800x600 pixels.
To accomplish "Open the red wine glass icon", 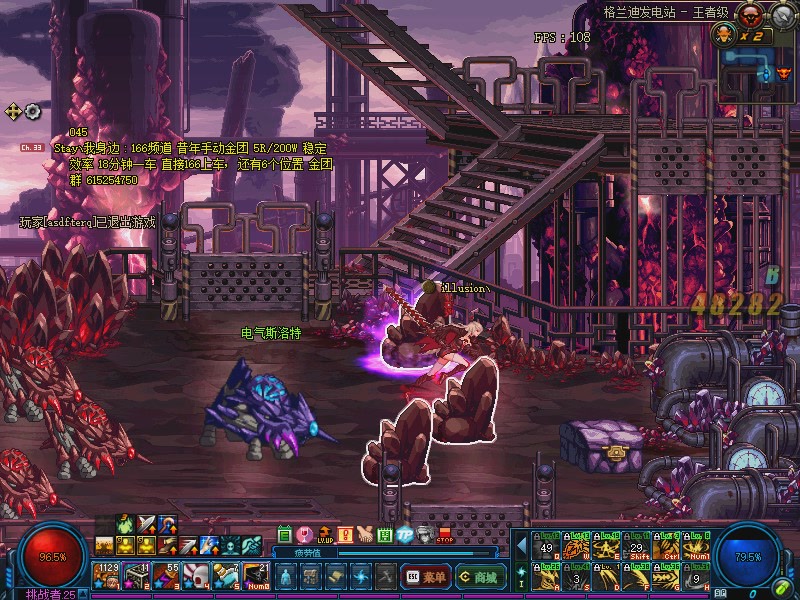I will click(x=305, y=535).
